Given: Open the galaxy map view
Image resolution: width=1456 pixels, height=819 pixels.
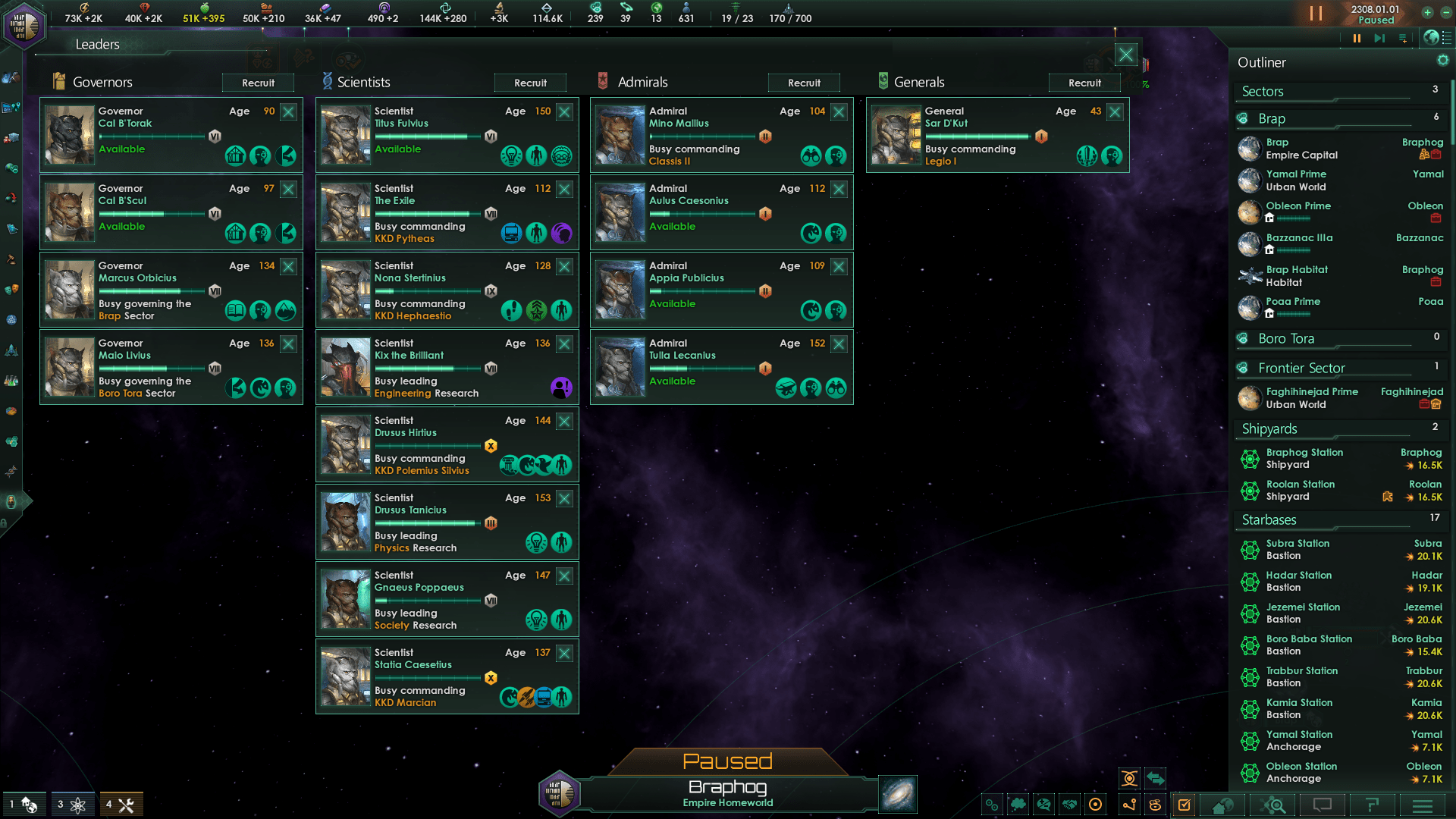Looking at the screenshot, I should tap(898, 794).
